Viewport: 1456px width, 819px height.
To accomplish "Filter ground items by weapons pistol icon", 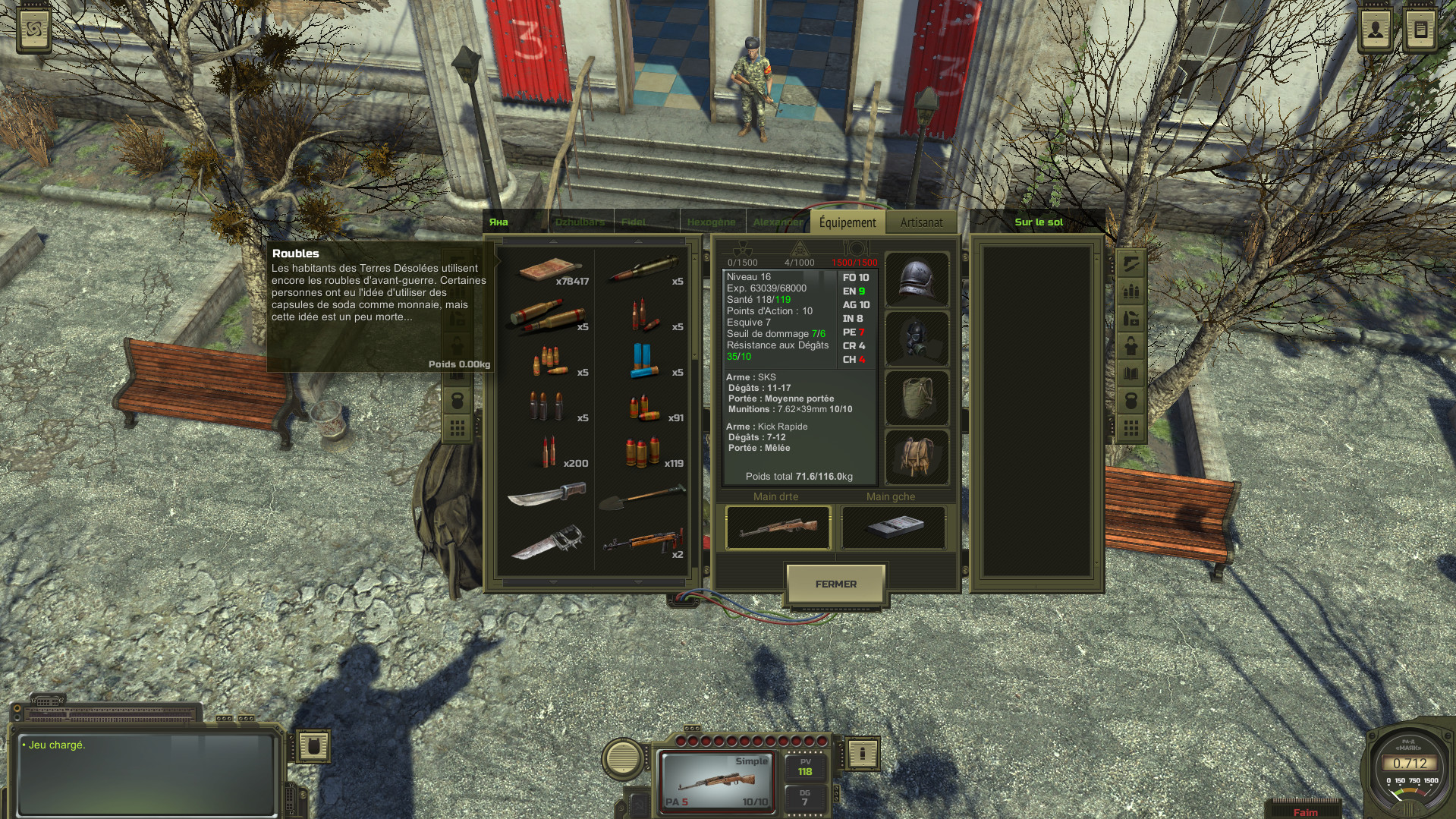I will [1131, 263].
